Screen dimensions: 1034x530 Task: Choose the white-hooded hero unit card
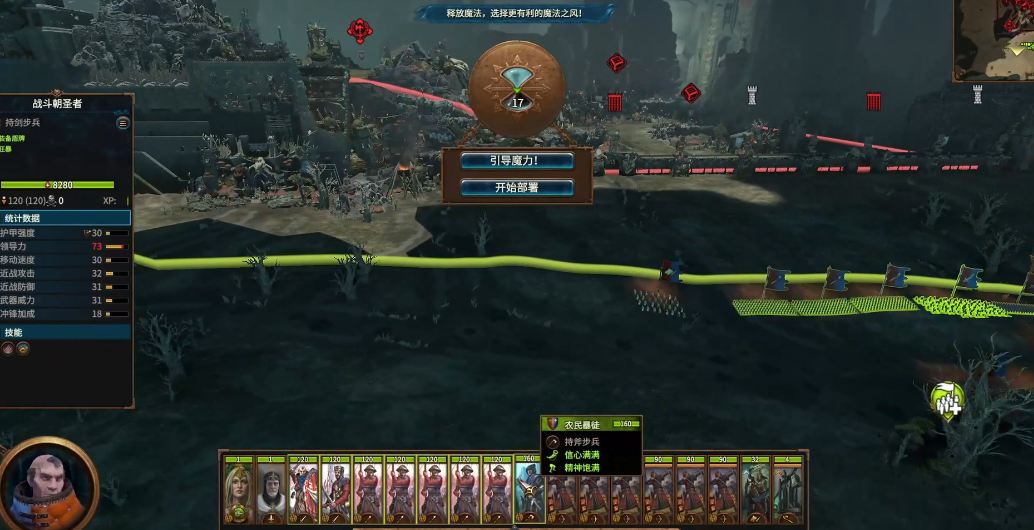coord(270,491)
